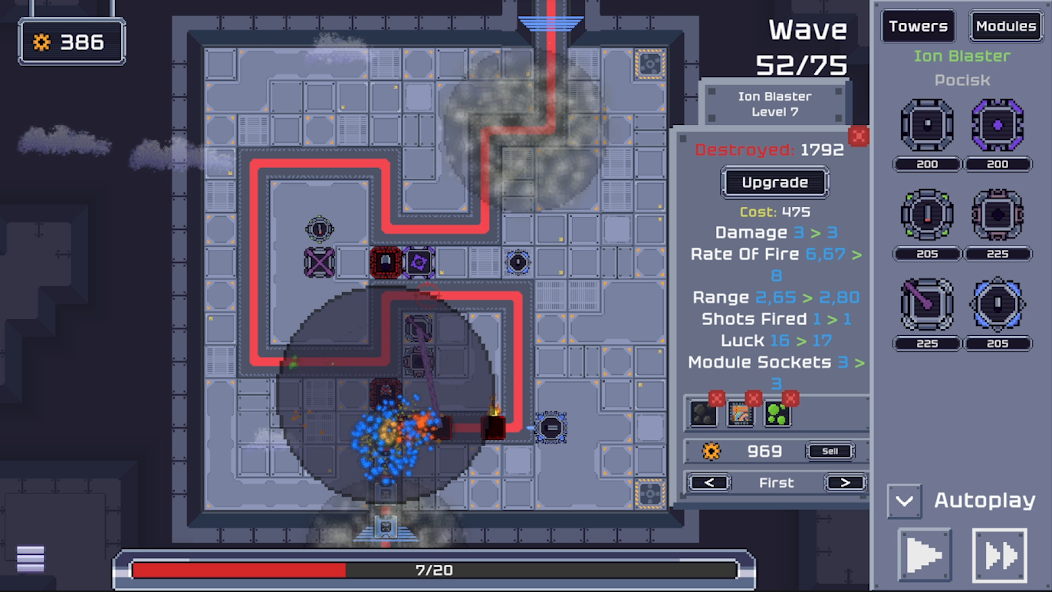Close the Ion Blaster info panel
The width and height of the screenshot is (1052, 592).
point(858,136)
